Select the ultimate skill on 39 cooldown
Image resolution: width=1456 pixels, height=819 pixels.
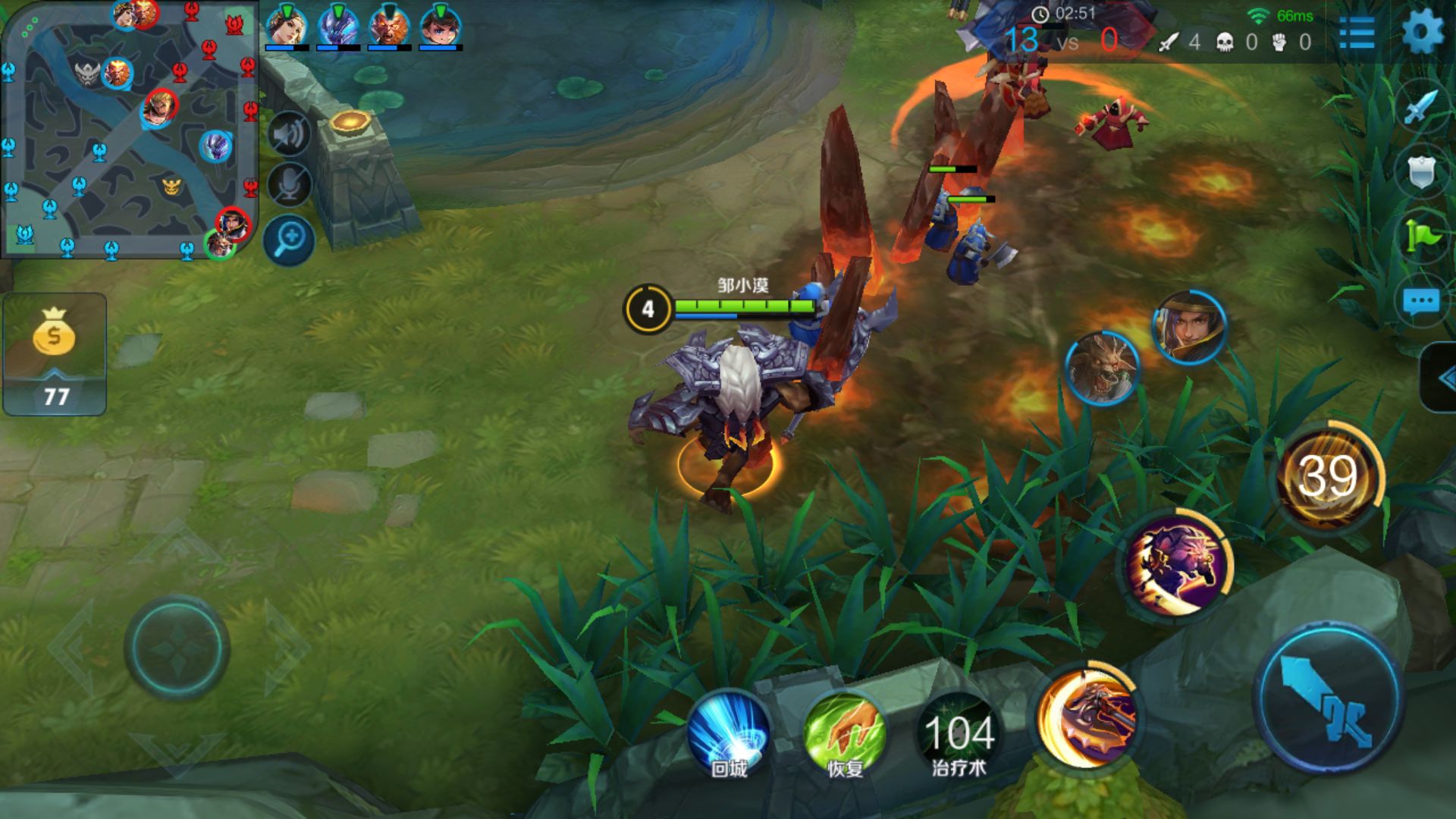point(1328,477)
